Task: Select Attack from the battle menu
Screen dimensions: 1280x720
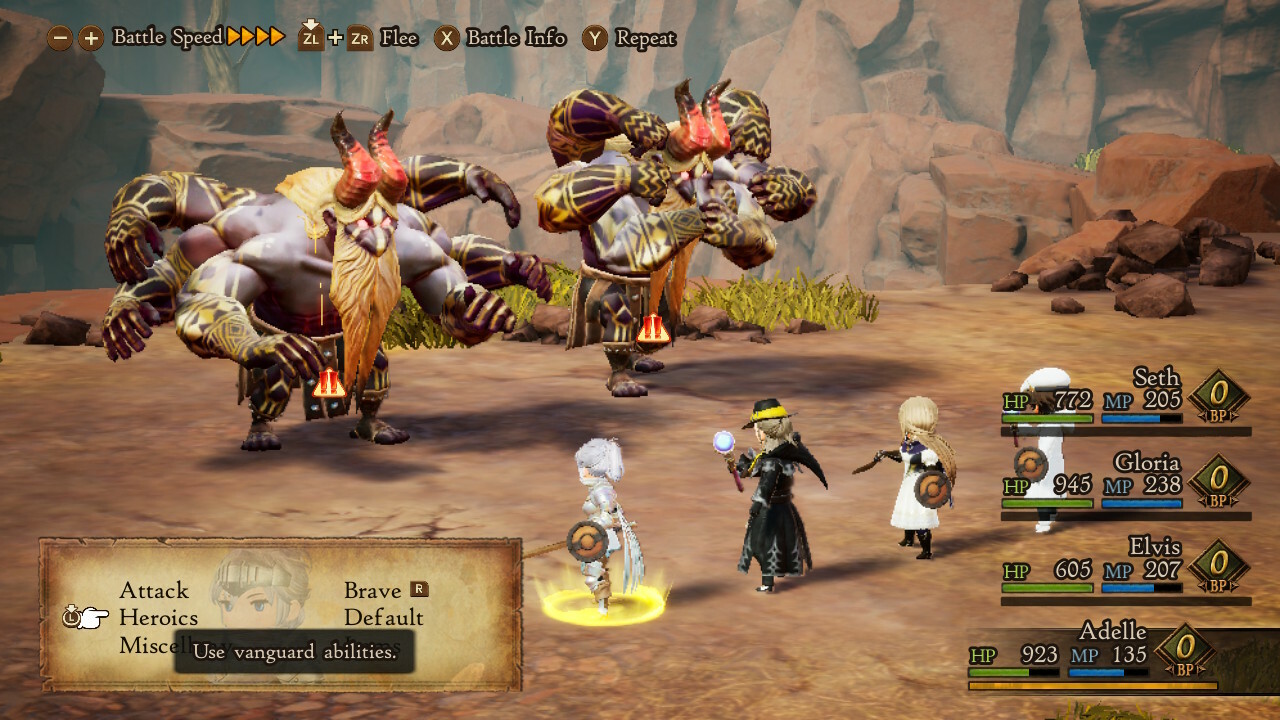Action: pos(154,591)
